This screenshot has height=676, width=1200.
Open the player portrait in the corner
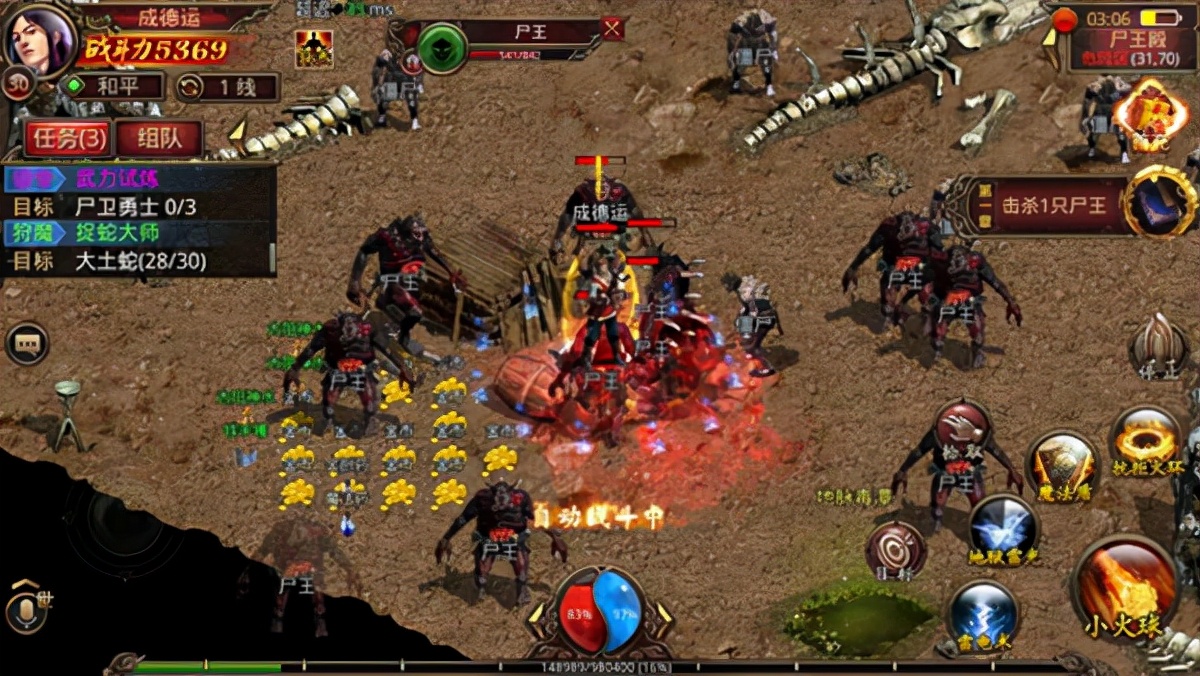40,40
